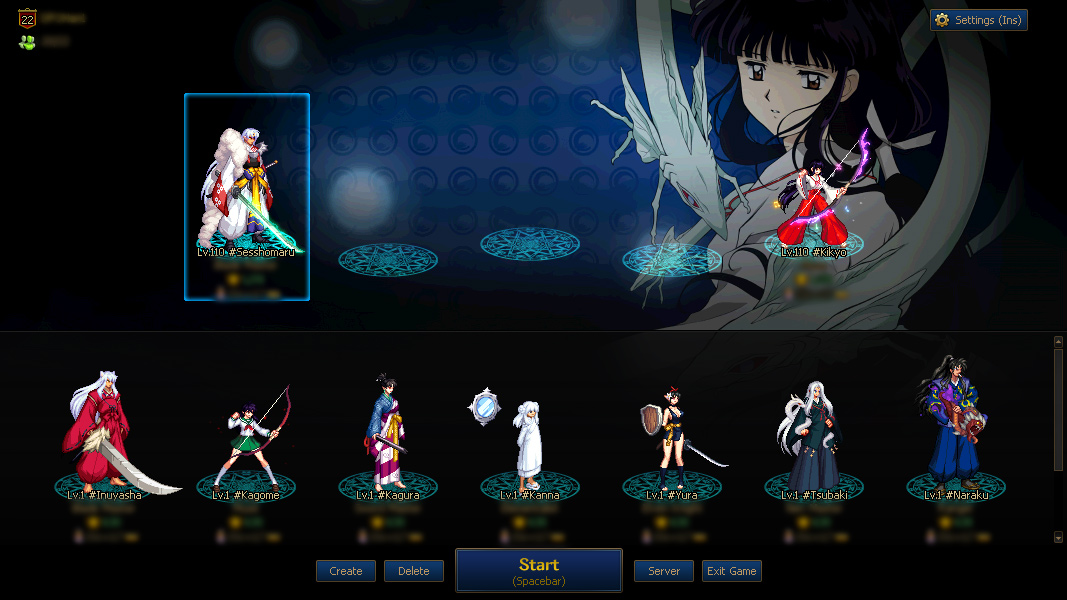Click the Create character button
The height and width of the screenshot is (600, 1067).
pyautogui.click(x=346, y=571)
